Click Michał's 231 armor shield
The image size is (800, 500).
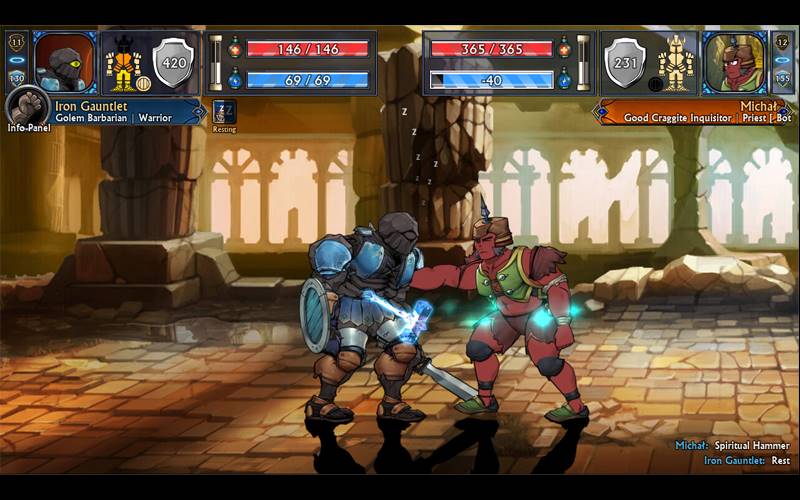point(626,62)
